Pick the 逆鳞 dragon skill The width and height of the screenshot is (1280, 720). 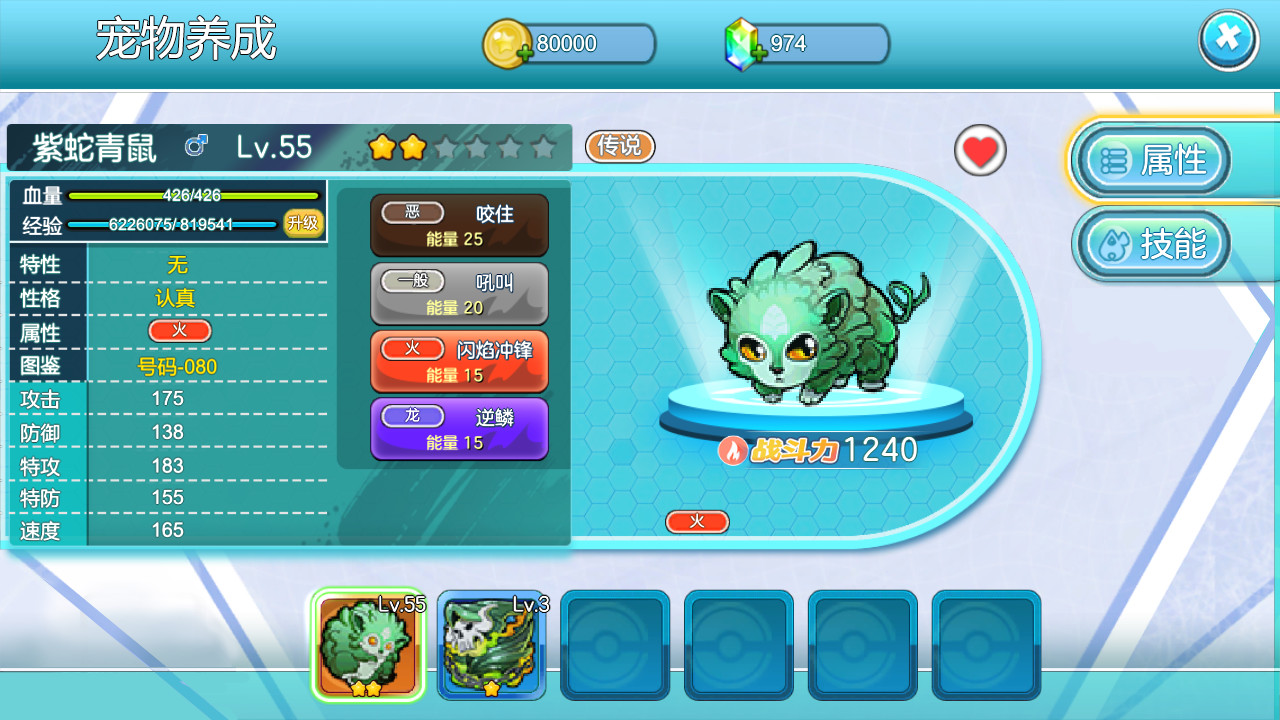click(x=459, y=429)
